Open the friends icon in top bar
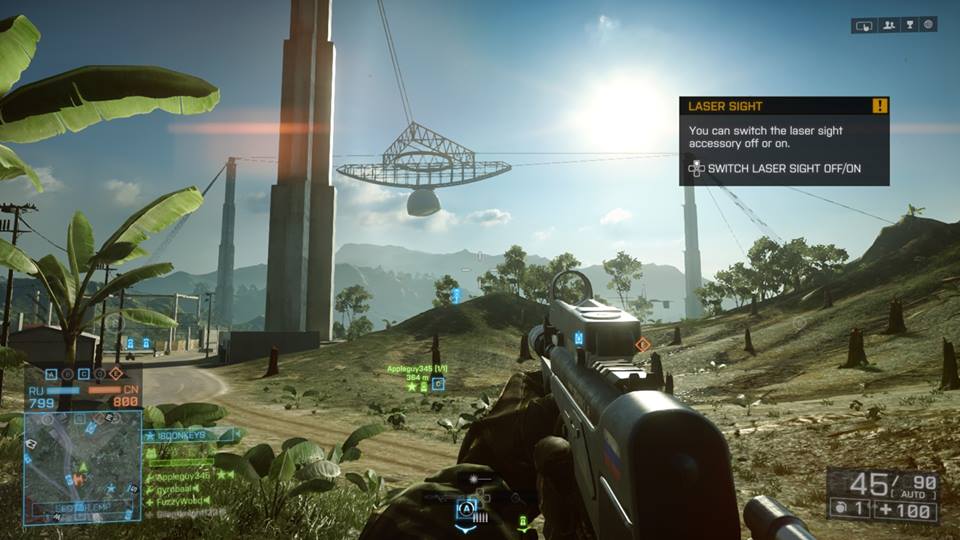Screen dimensions: 960x540 coord(887,25)
